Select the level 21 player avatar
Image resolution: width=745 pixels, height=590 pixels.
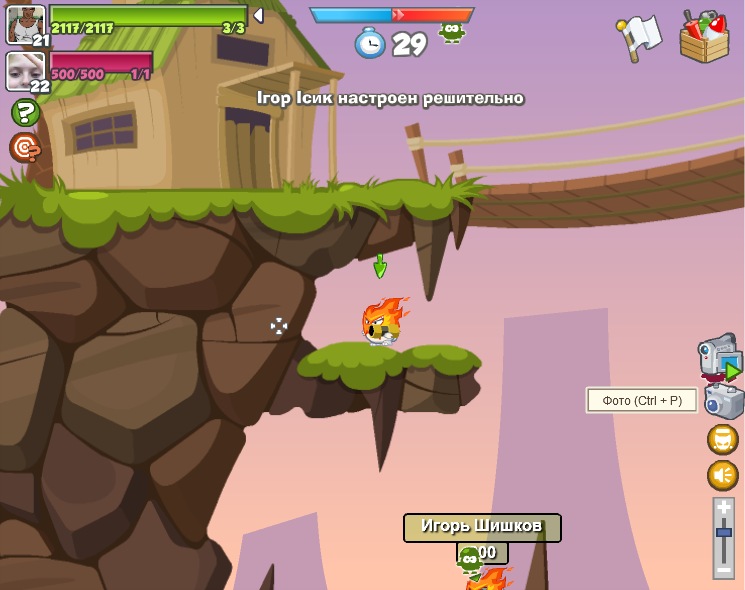click(x=24, y=23)
